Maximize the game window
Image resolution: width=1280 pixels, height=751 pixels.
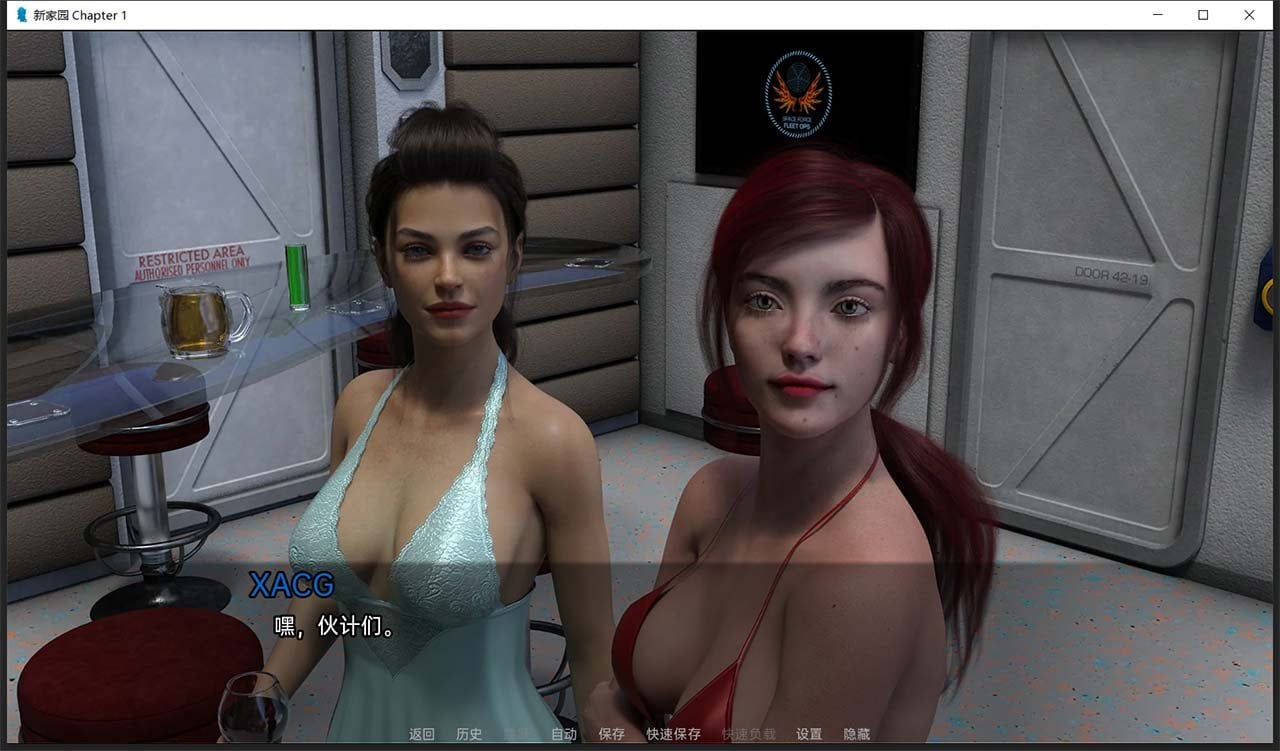click(x=1203, y=15)
